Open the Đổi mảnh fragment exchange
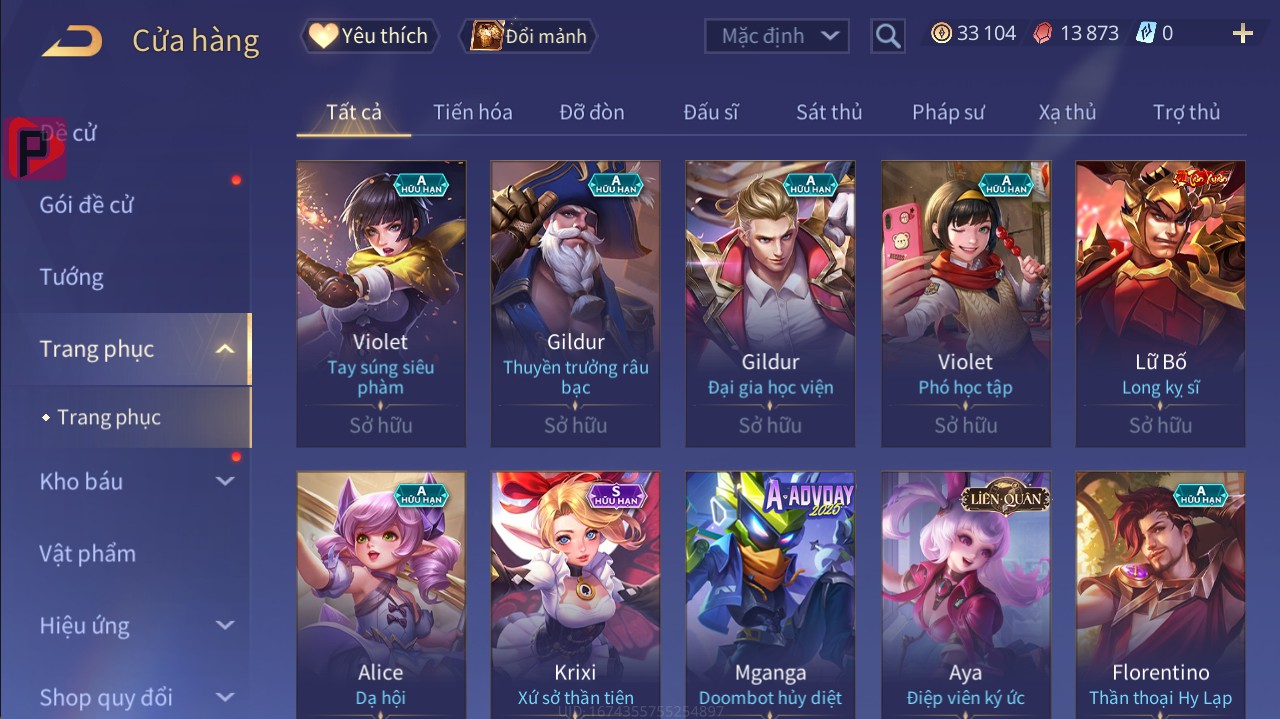Image resolution: width=1280 pixels, height=719 pixels. click(x=528, y=36)
